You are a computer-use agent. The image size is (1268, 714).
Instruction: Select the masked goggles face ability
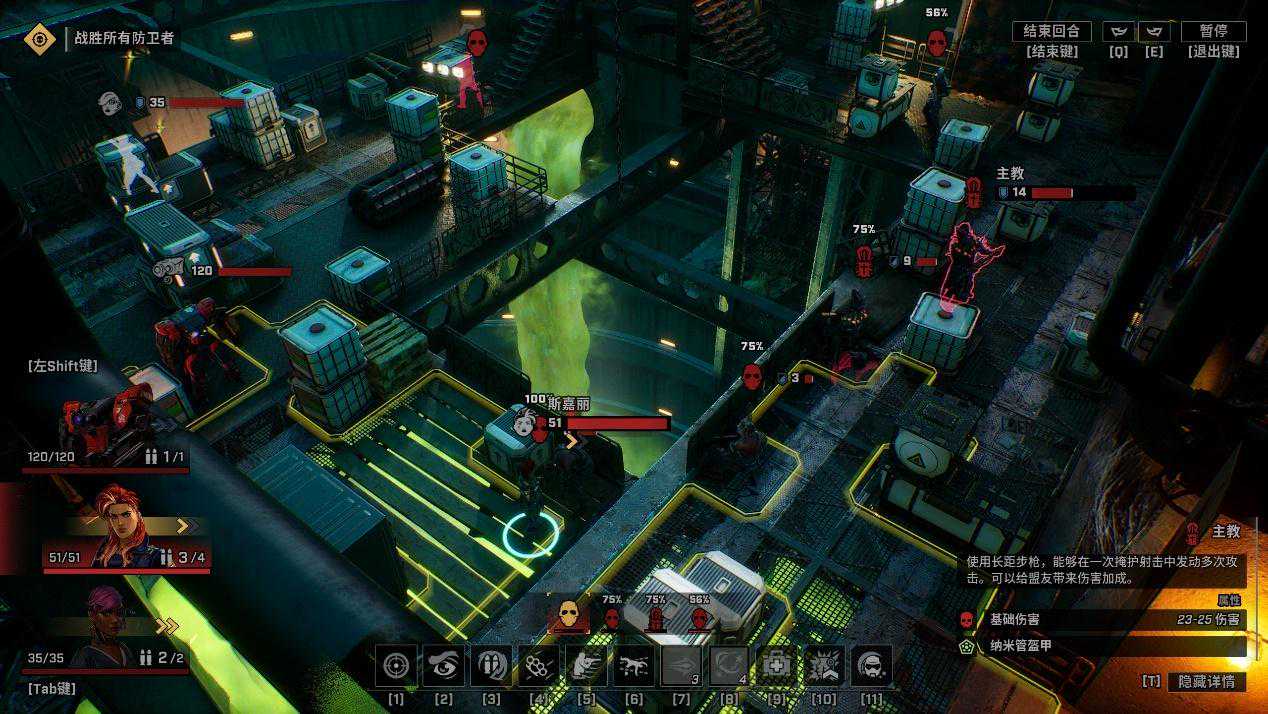pos(872,665)
